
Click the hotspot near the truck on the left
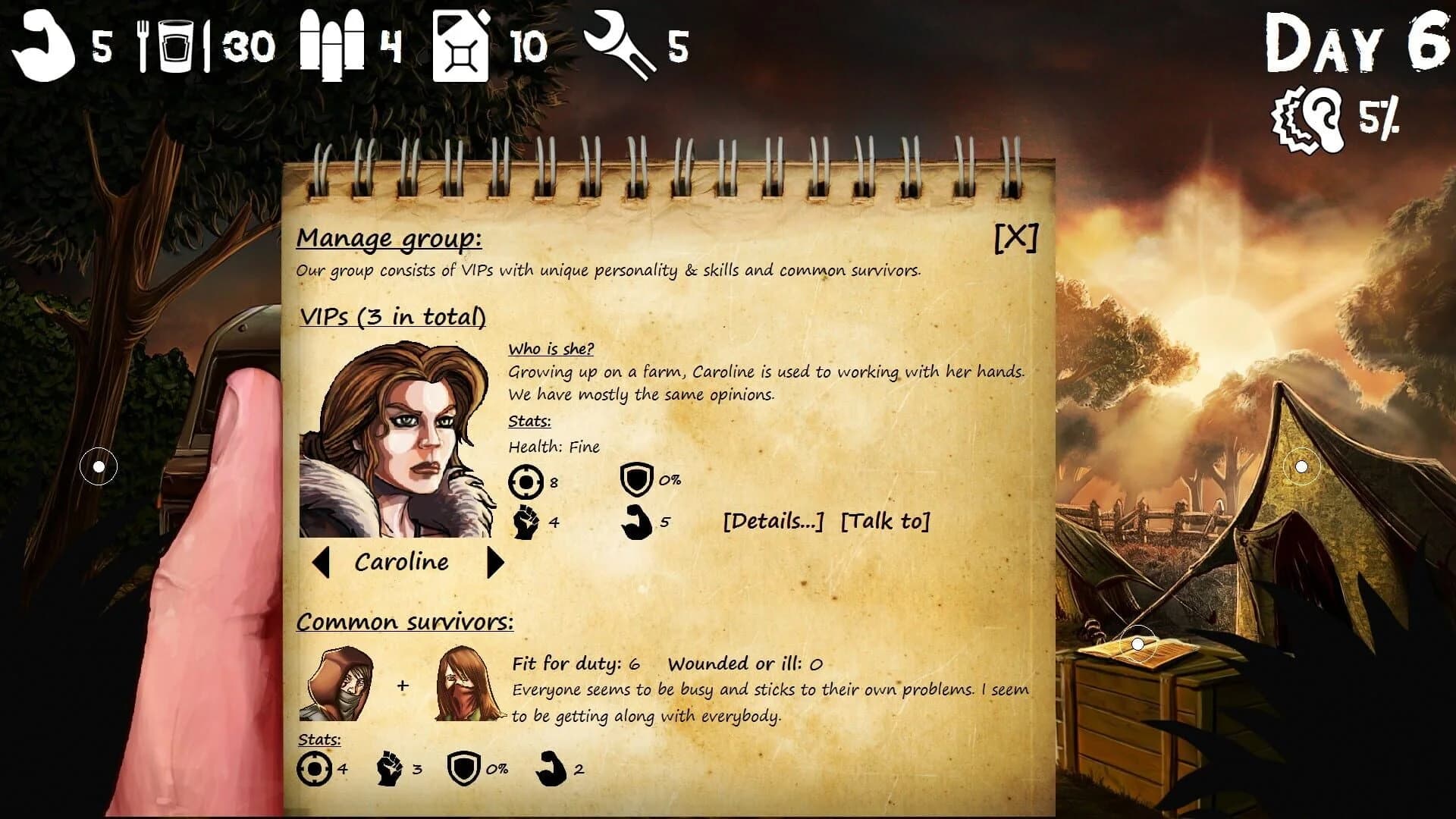[97, 467]
